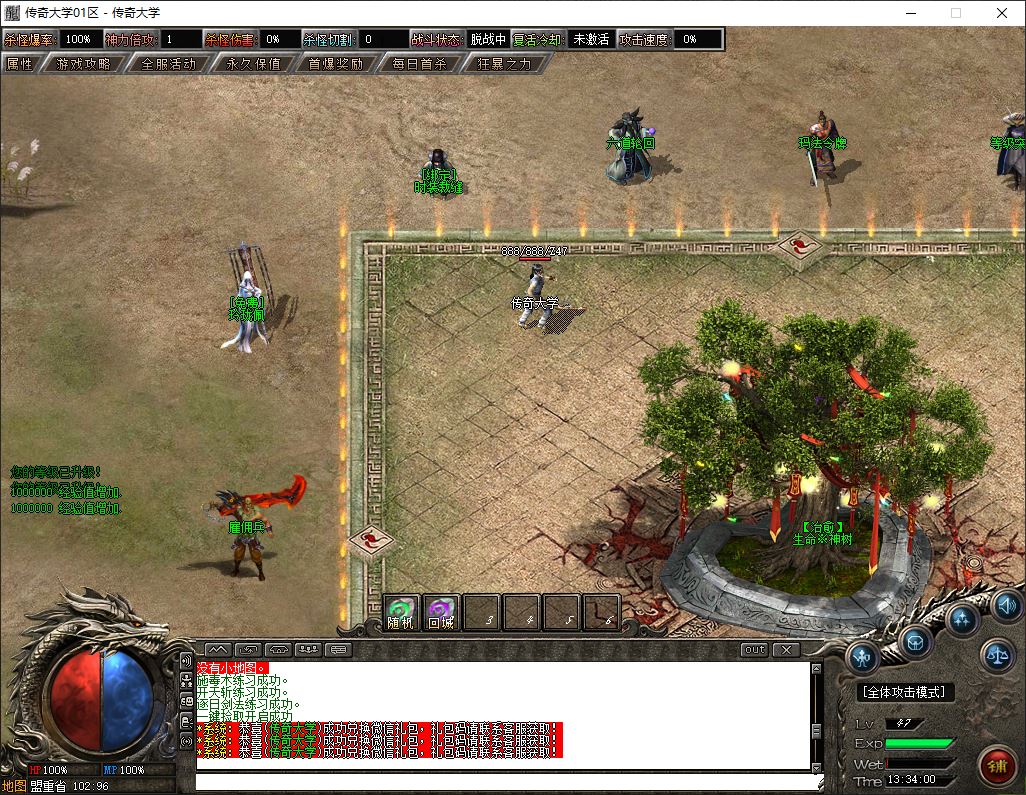Open the red 铺 shop button
Screen dimensions: 1026x795
coord(996,765)
